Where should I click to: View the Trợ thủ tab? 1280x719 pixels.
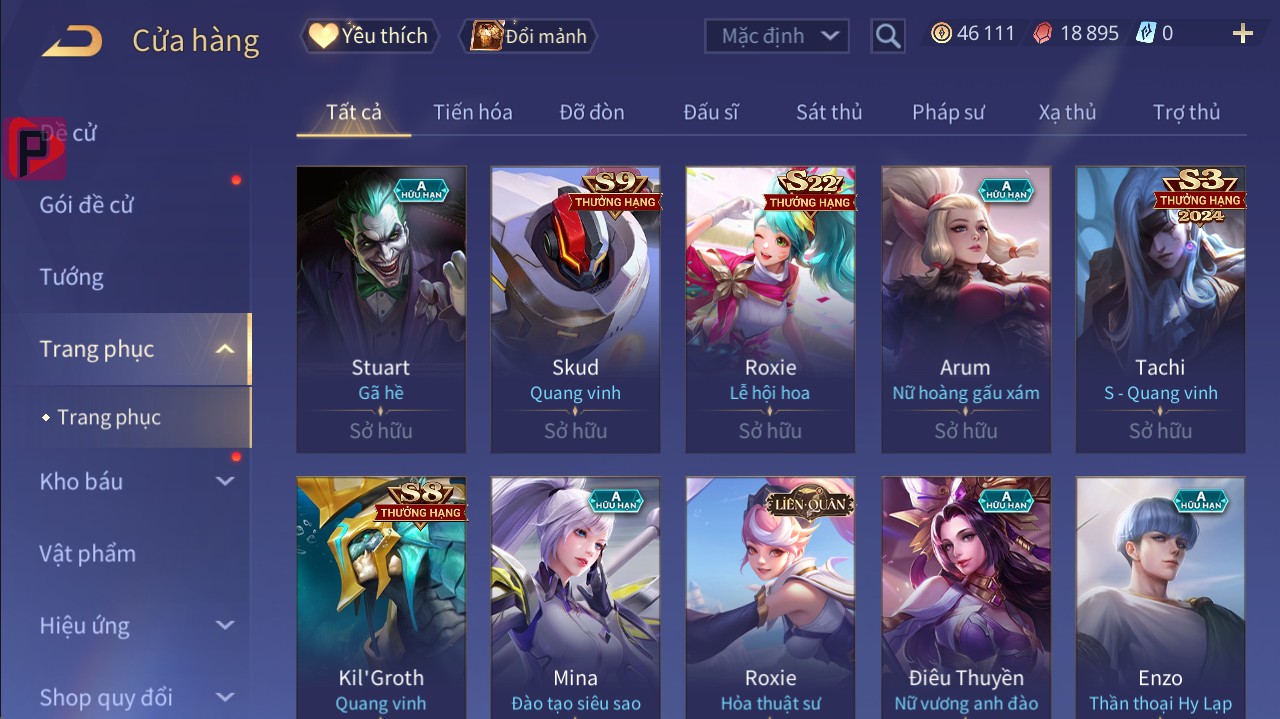tap(1186, 112)
